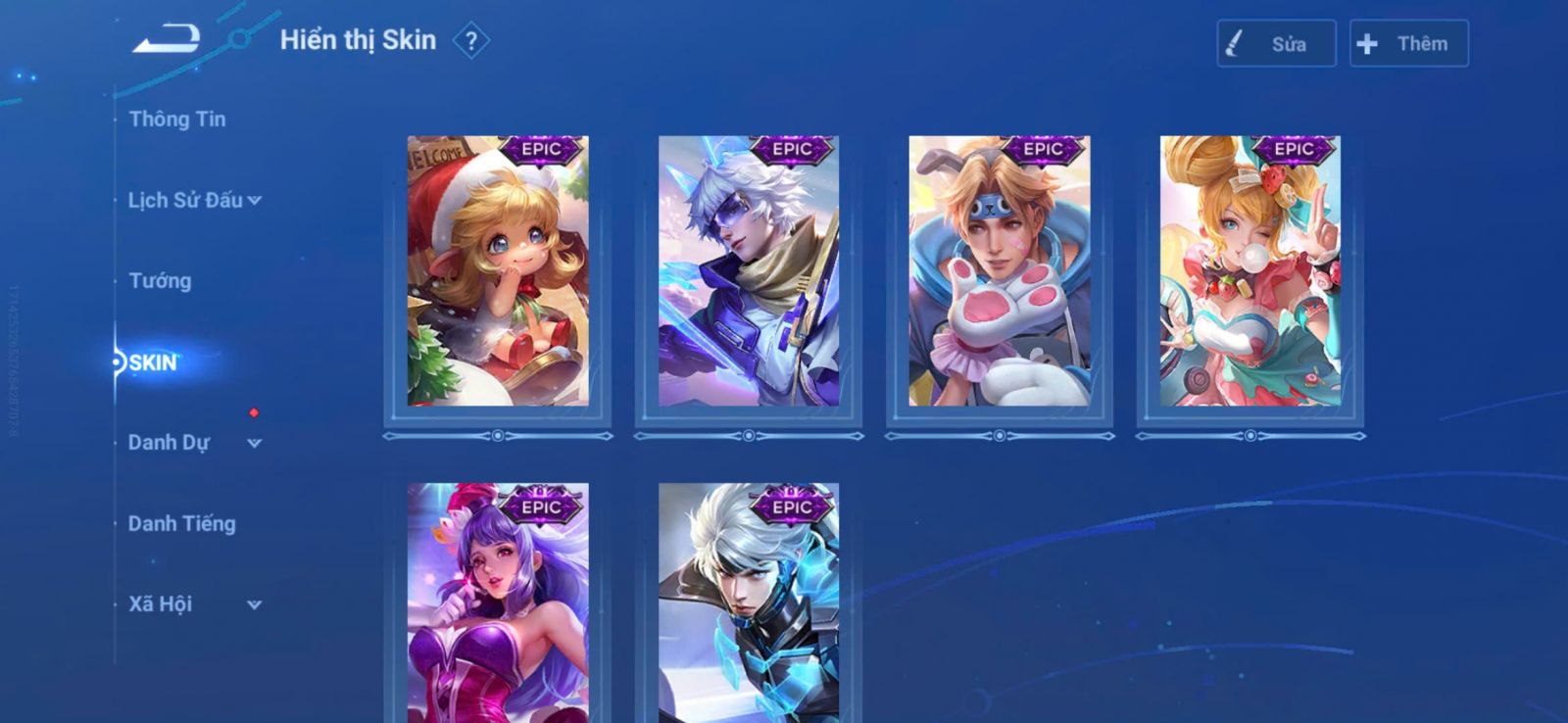
Task: Select the Santa hat chibi girl skin
Action: (x=498, y=271)
